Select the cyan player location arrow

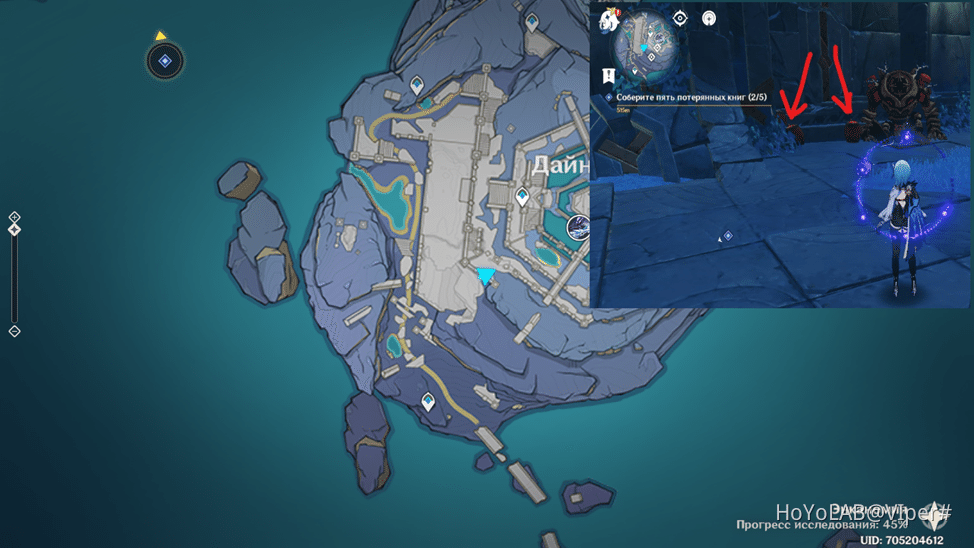click(x=486, y=276)
